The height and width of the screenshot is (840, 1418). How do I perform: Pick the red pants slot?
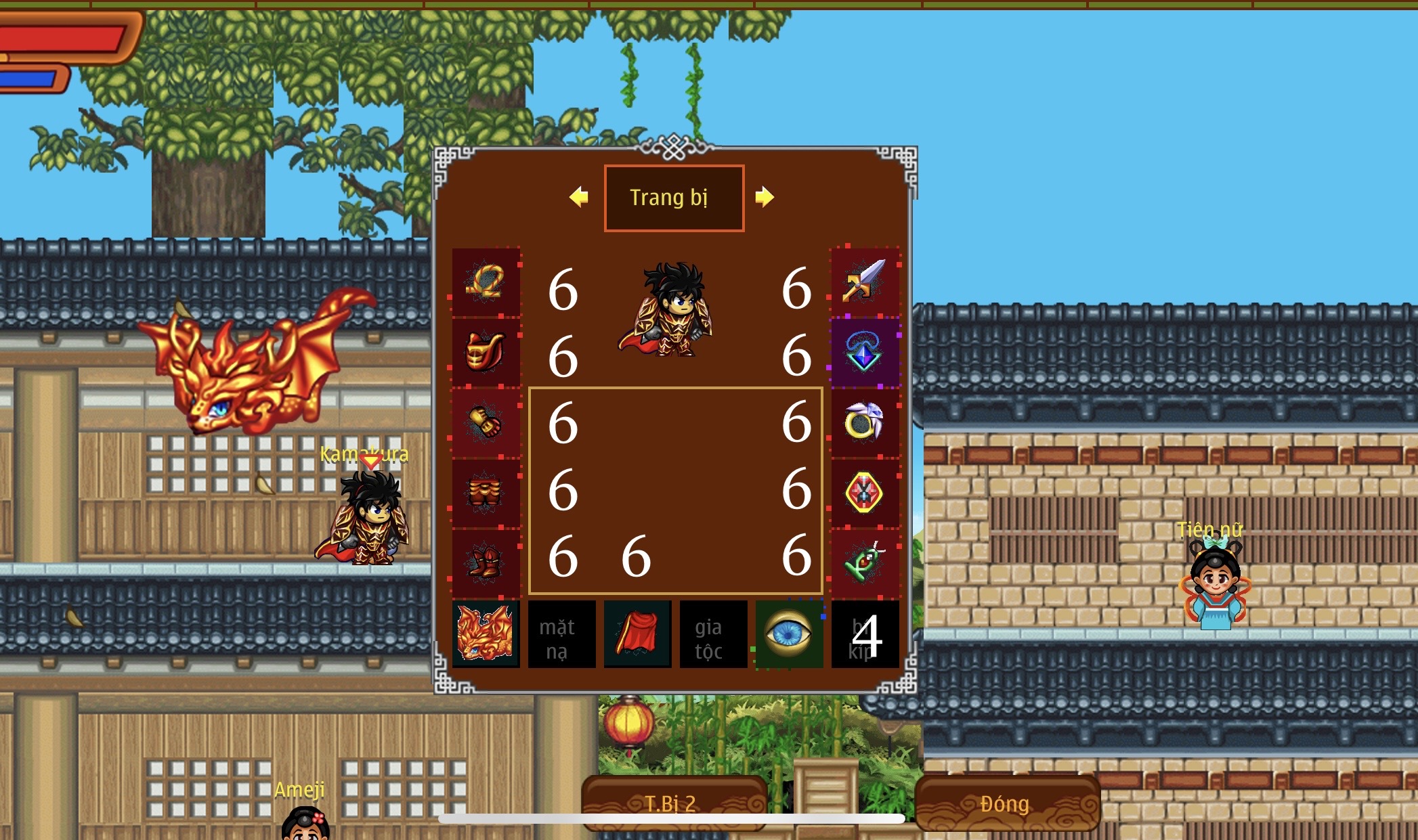click(x=486, y=493)
